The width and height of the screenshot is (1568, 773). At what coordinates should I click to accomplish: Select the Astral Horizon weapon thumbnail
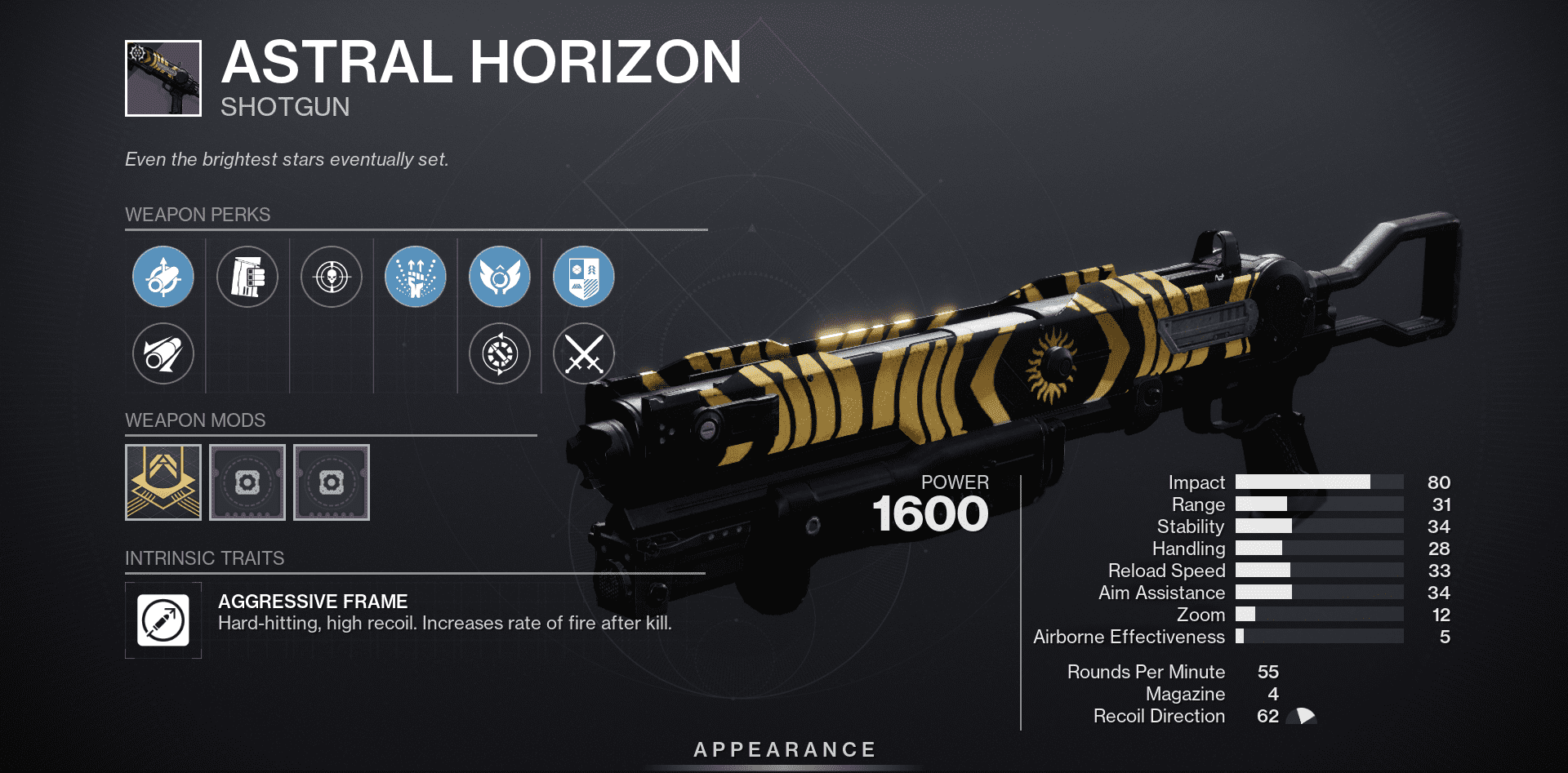tap(163, 73)
